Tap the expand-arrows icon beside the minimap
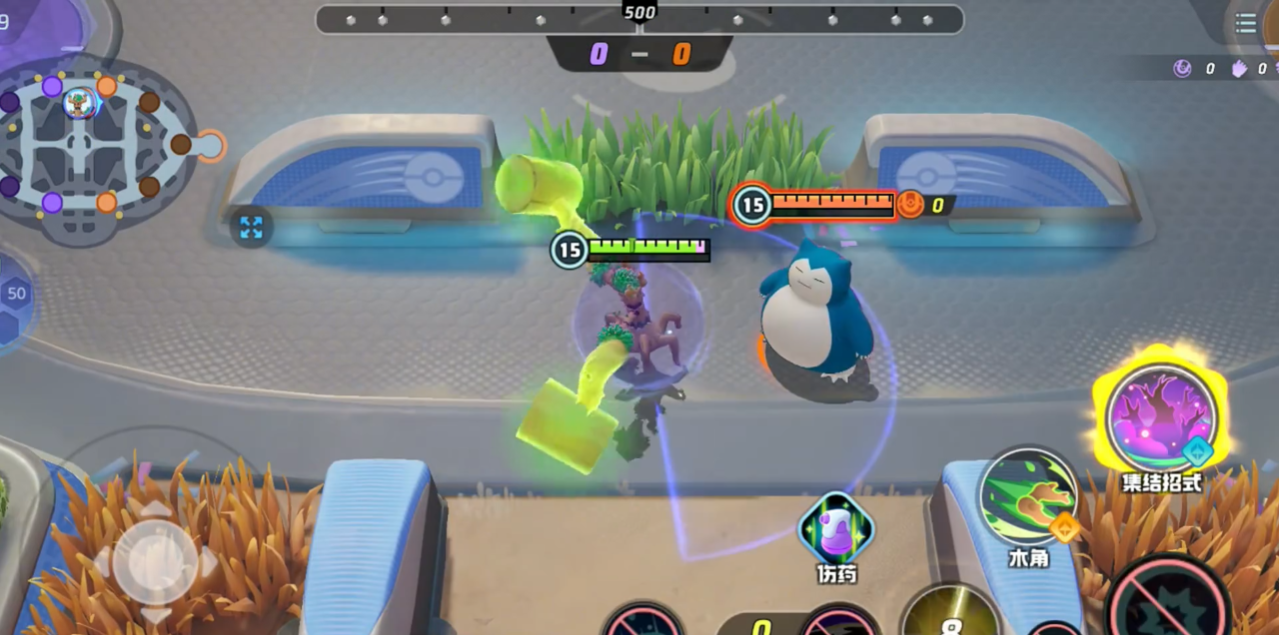This screenshot has height=635, width=1279. coord(251,228)
